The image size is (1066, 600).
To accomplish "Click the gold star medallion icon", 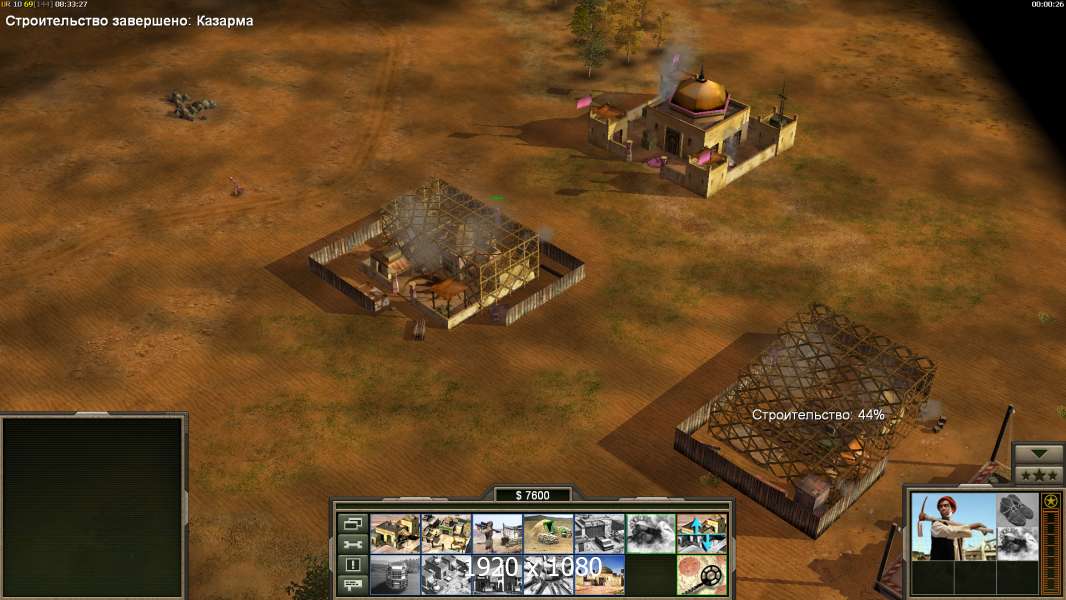I will click(x=1051, y=501).
